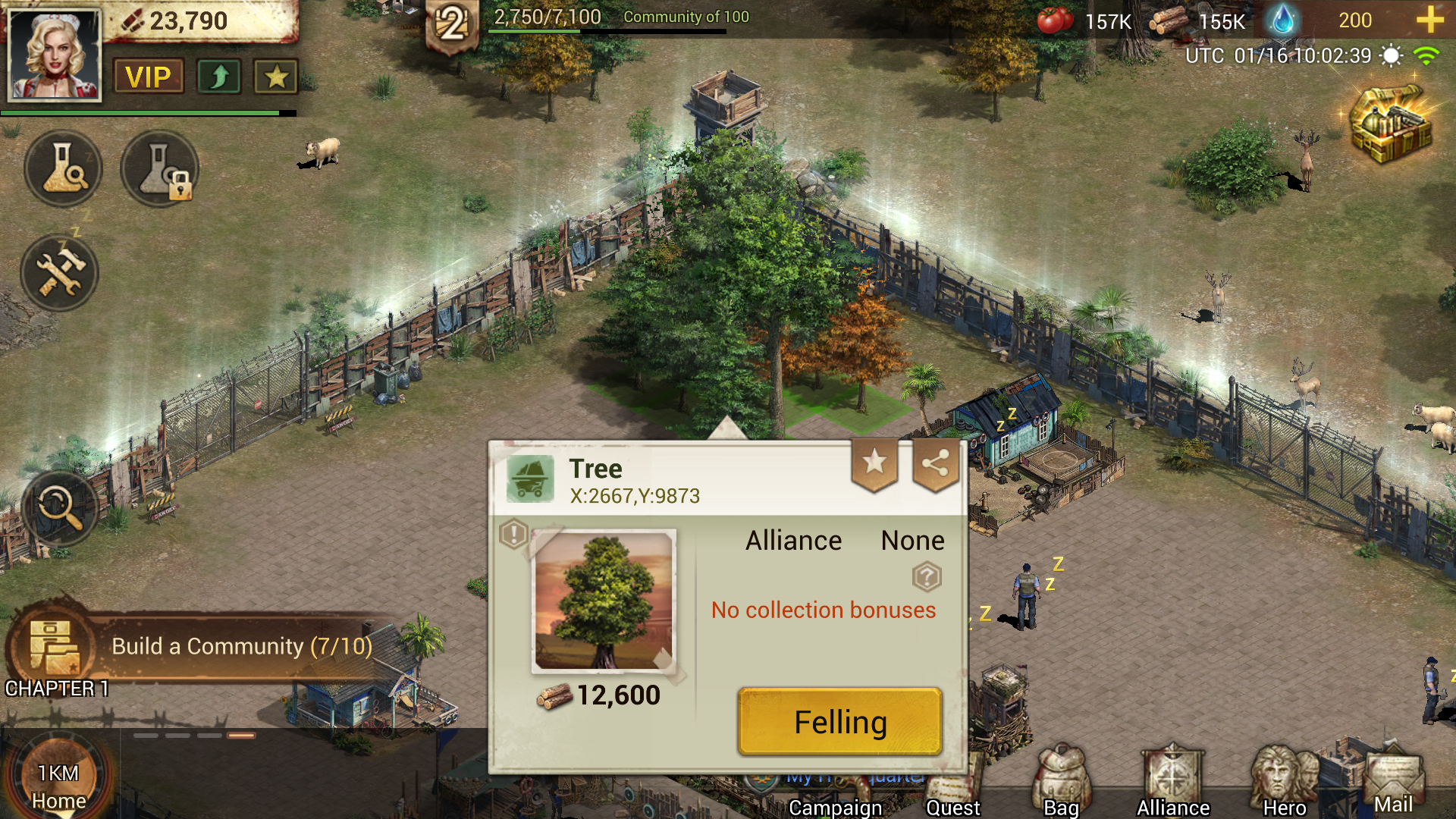Open the VIP menu
Viewport: 1456px width, 819px height.
149,77
